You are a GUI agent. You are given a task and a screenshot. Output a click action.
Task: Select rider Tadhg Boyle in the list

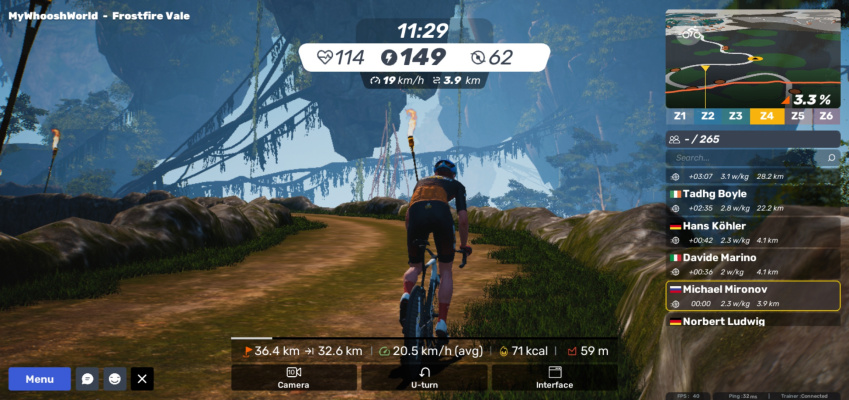pyautogui.click(x=752, y=200)
